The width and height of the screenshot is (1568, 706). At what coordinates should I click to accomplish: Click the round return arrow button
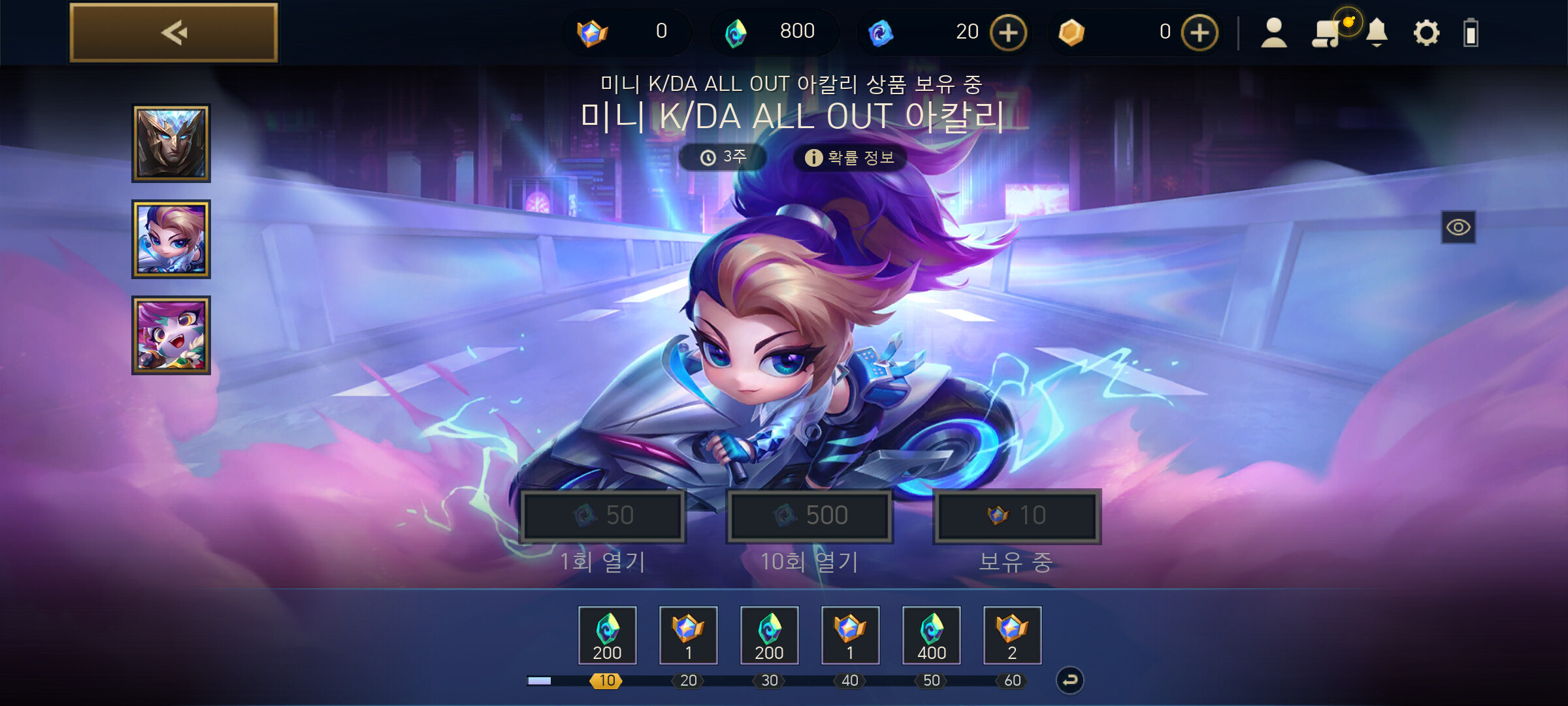coord(1070,681)
